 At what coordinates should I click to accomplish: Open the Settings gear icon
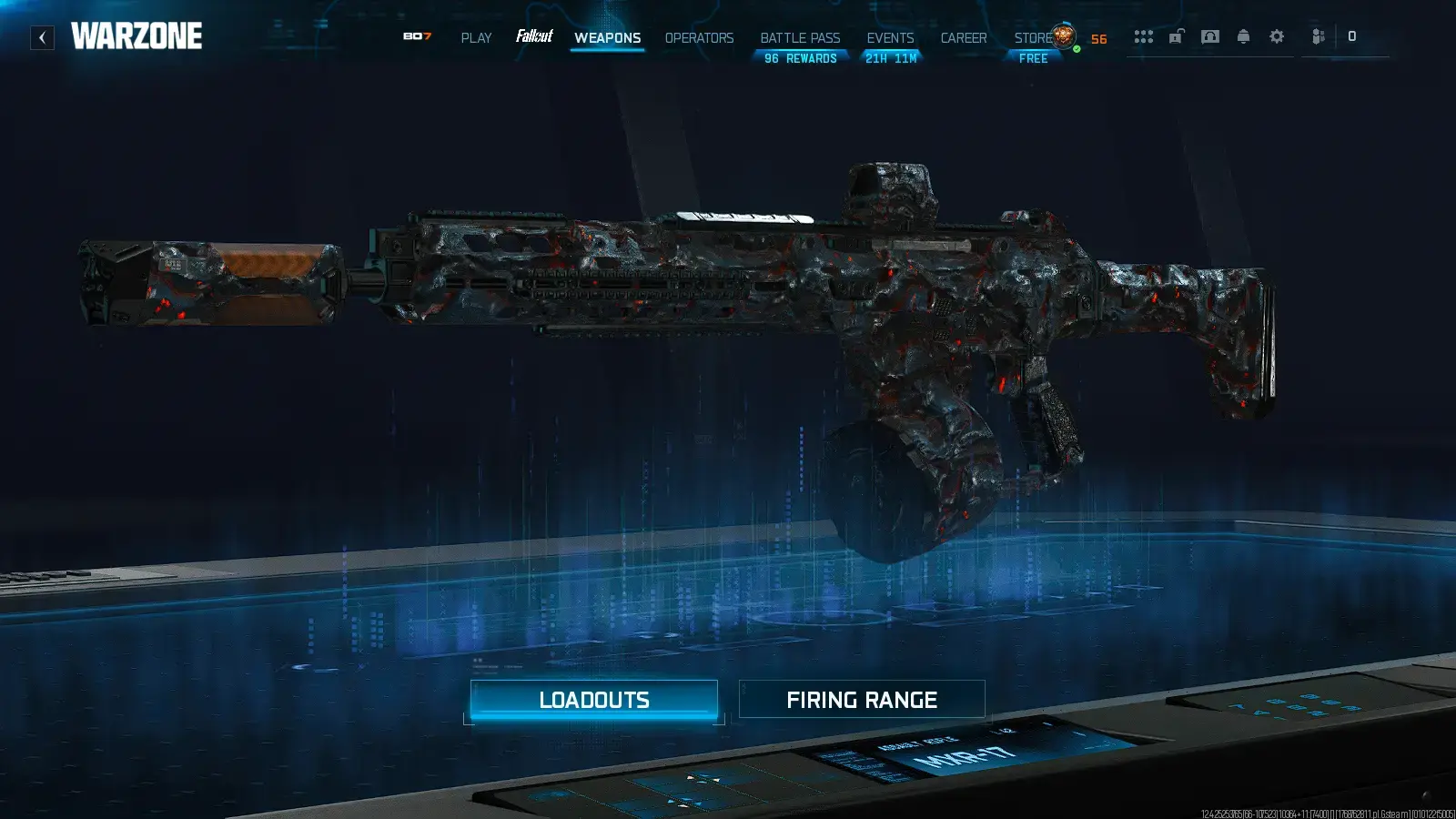pos(1278,36)
